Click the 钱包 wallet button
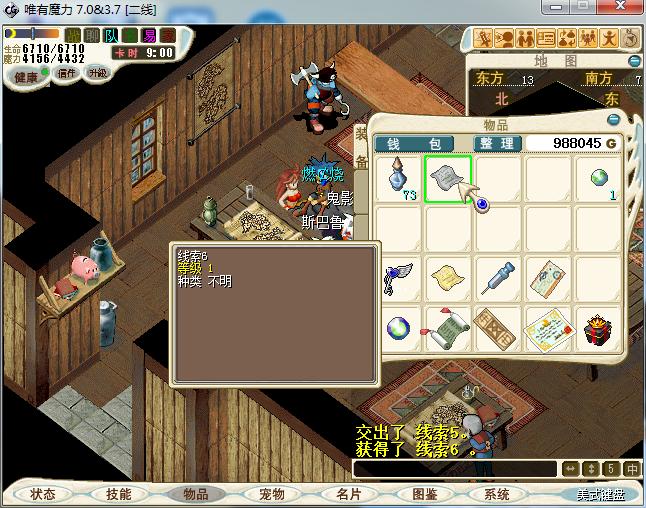Viewport: 646px width, 508px height. [414, 144]
